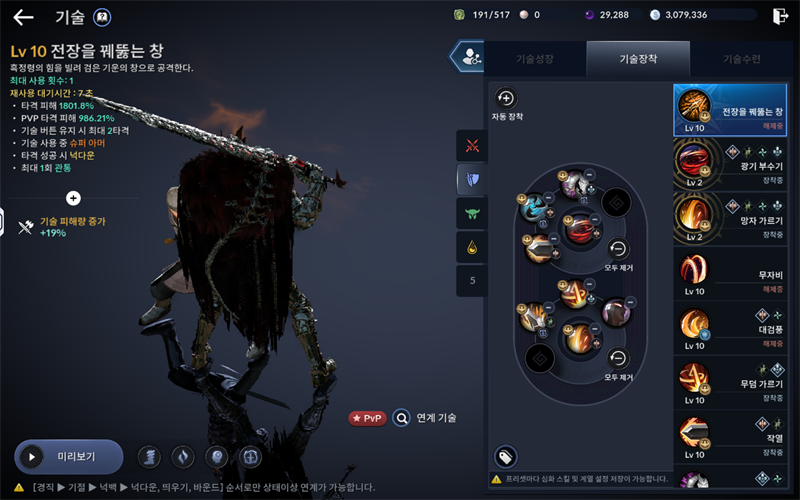This screenshot has width=800, height=500.
Task: Choose the 광기 부수기 skill in the list
Action: (730, 164)
